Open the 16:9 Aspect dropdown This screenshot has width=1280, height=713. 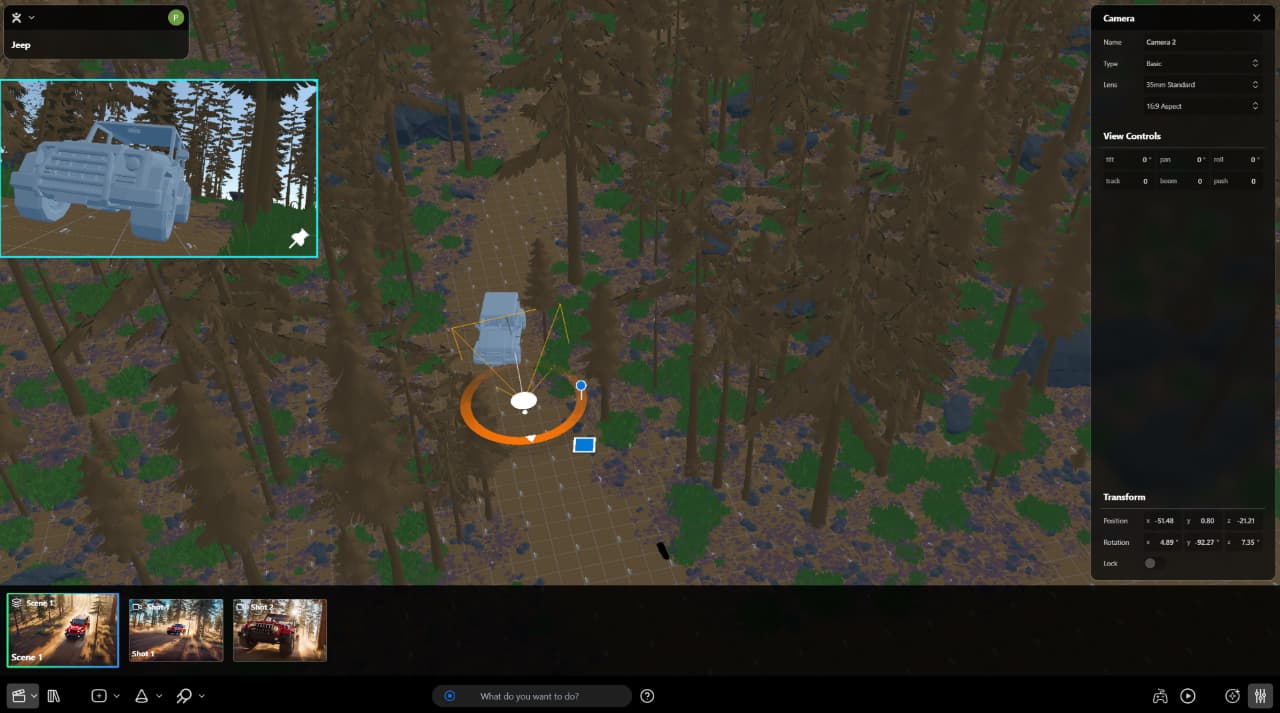(x=1200, y=106)
